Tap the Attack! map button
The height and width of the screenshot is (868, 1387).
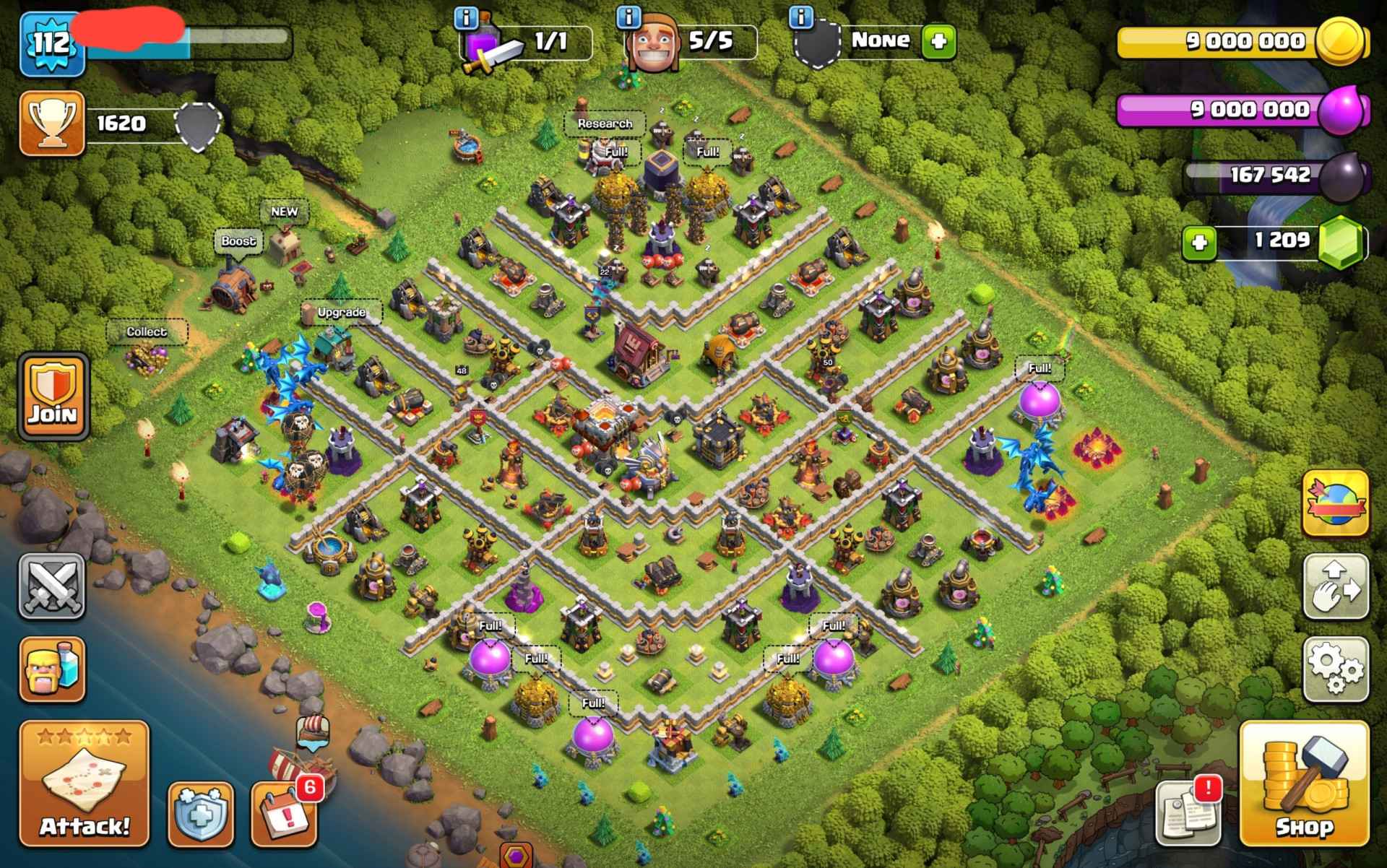(x=84, y=784)
